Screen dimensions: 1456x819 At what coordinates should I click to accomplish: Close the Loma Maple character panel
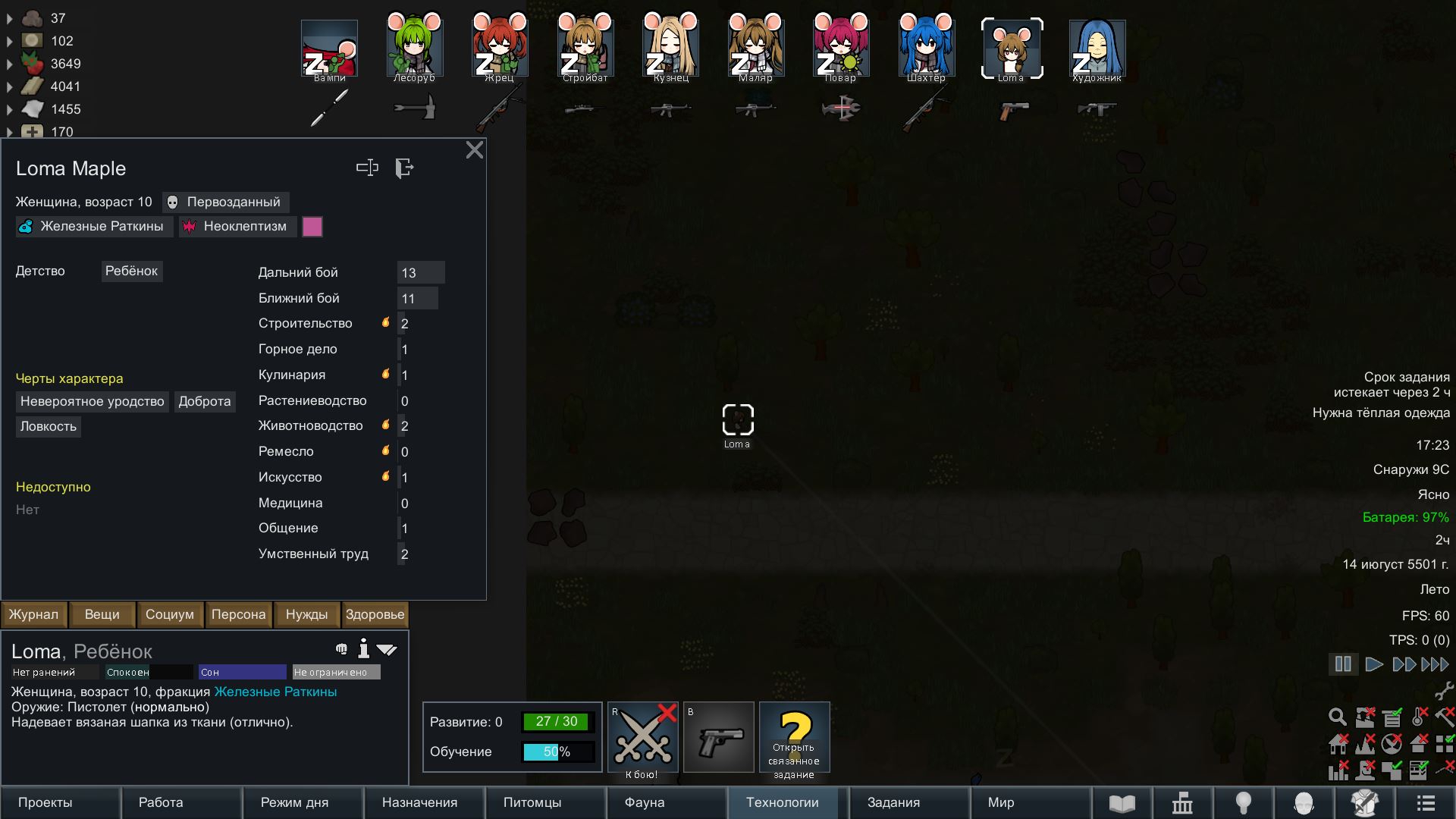pos(475,150)
